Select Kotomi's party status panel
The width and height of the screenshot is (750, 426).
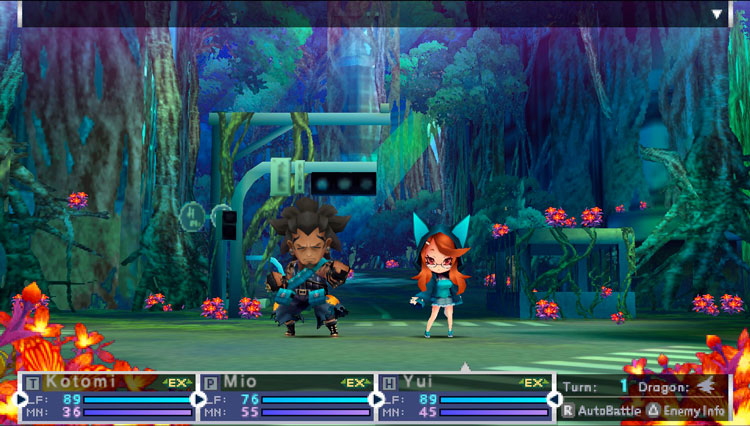108,397
